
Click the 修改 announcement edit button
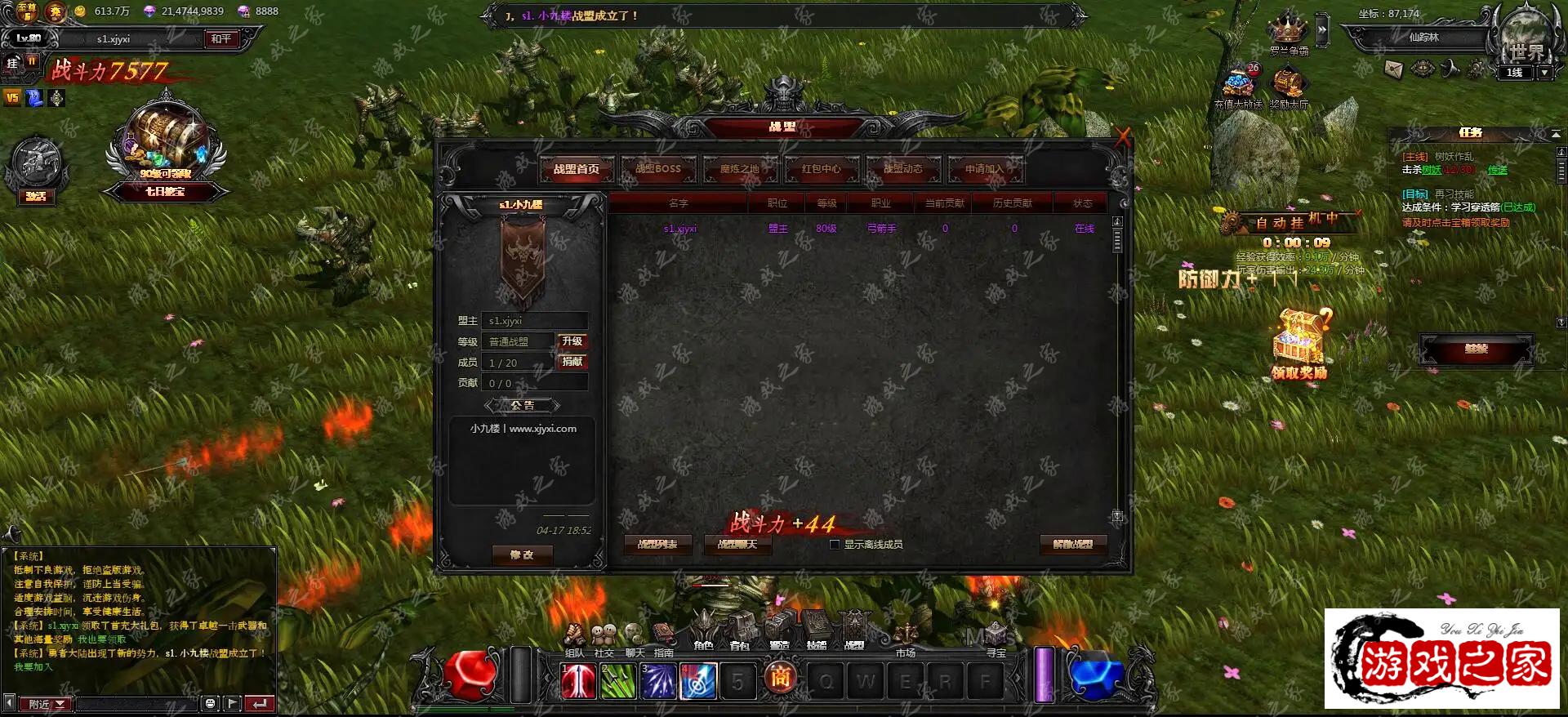[522, 555]
